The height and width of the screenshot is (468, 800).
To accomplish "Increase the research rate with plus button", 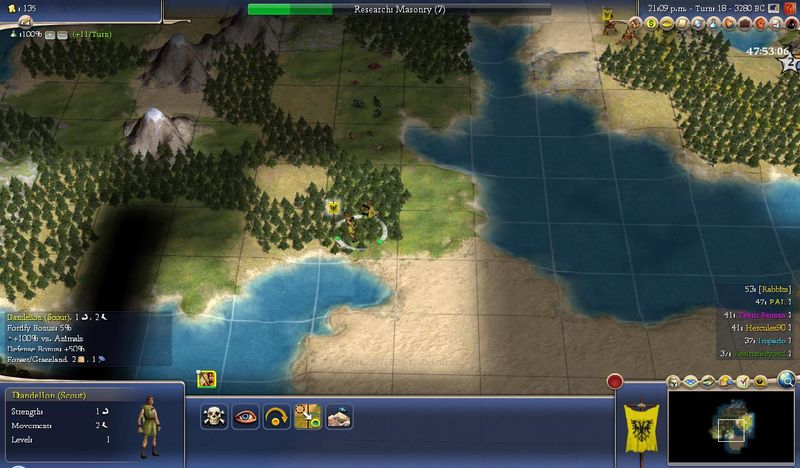I will [47, 34].
